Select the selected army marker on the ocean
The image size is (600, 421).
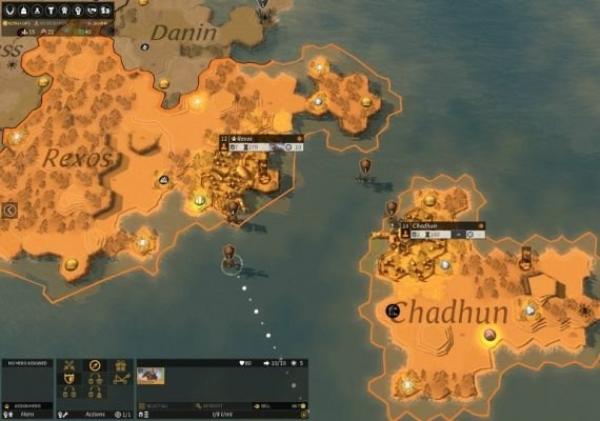pos(231,263)
